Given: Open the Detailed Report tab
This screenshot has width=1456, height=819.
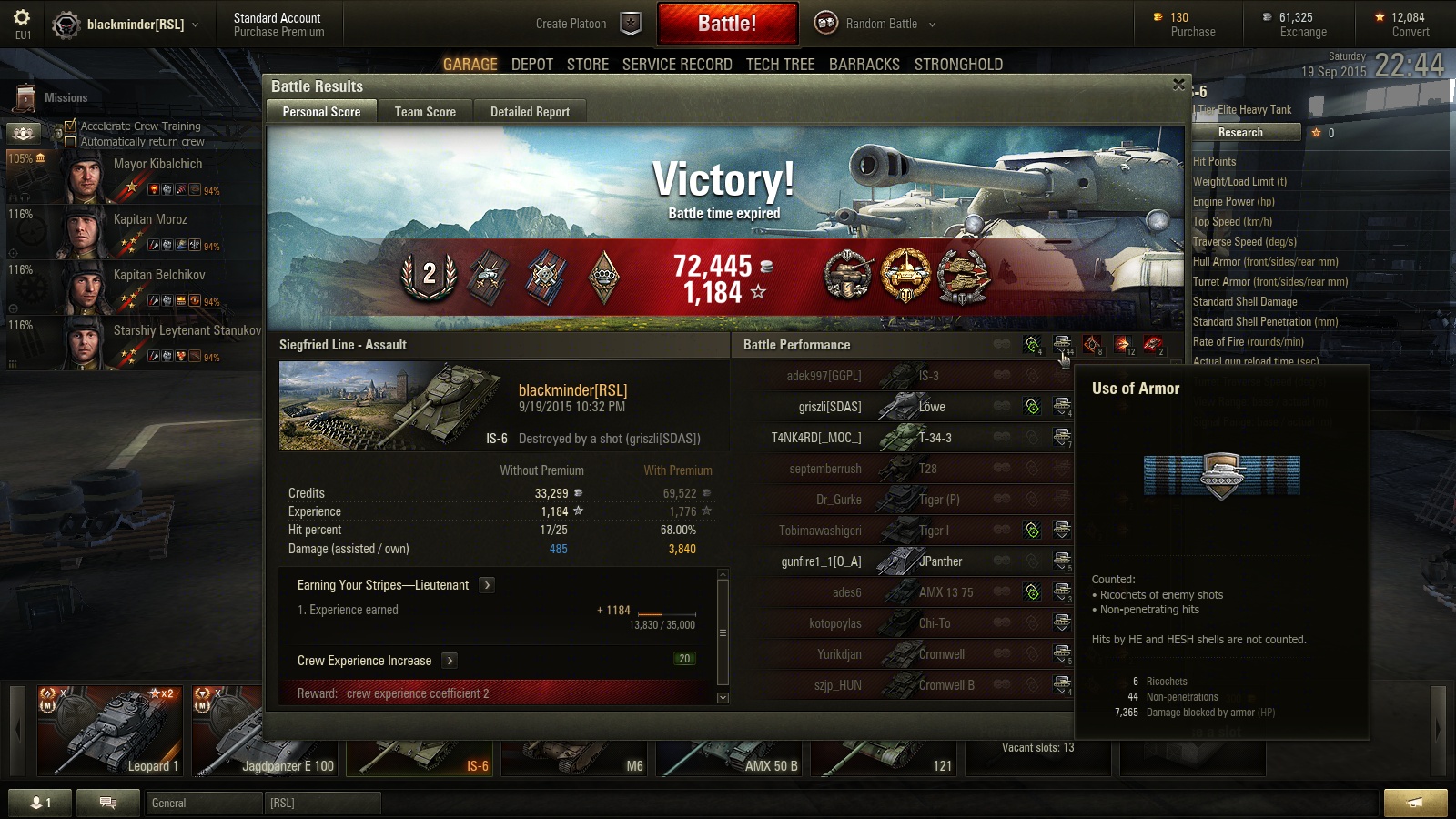Looking at the screenshot, I should click(x=530, y=112).
